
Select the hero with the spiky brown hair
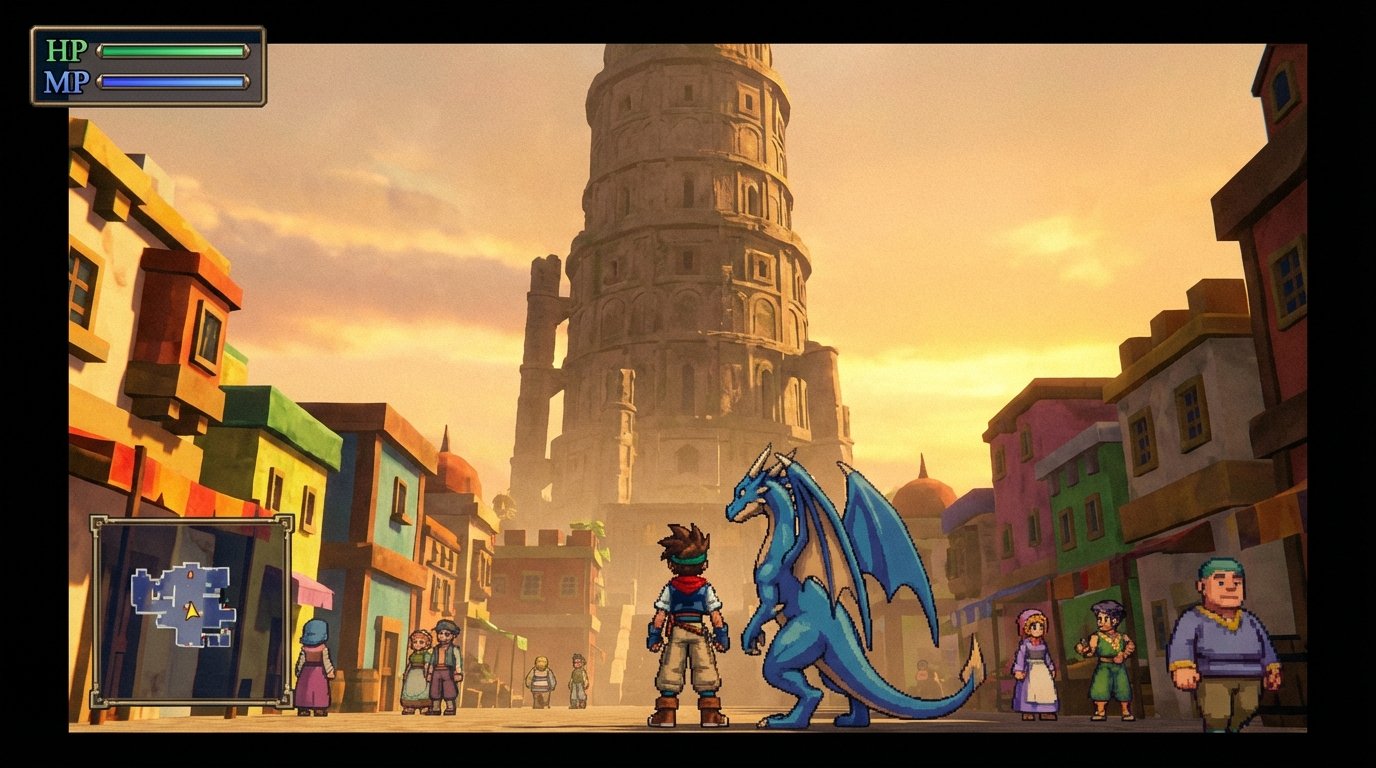690,610
